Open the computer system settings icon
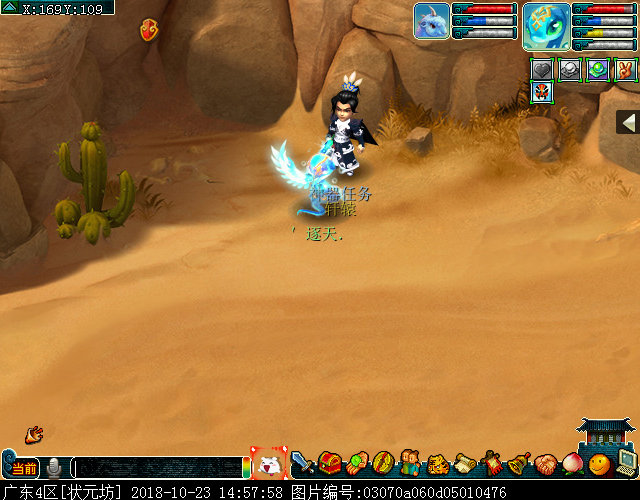 [x=626, y=462]
